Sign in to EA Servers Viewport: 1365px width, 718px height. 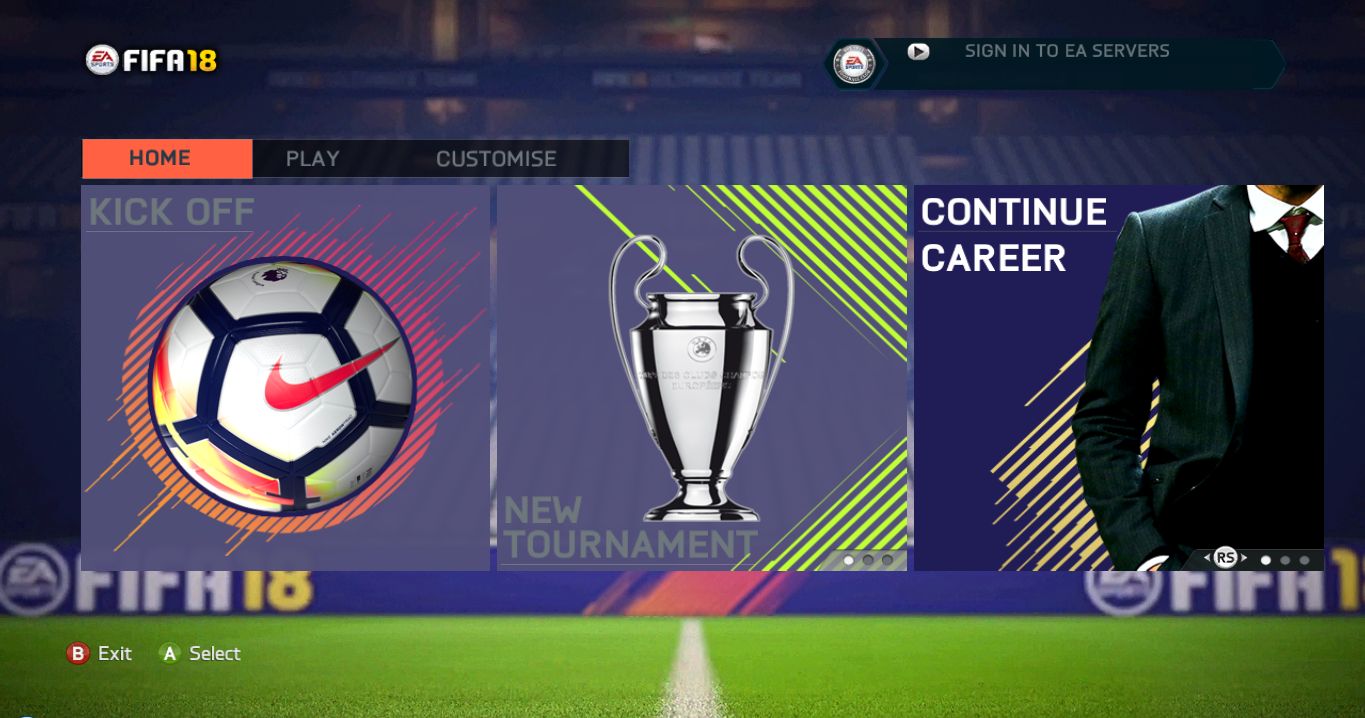click(x=1066, y=51)
